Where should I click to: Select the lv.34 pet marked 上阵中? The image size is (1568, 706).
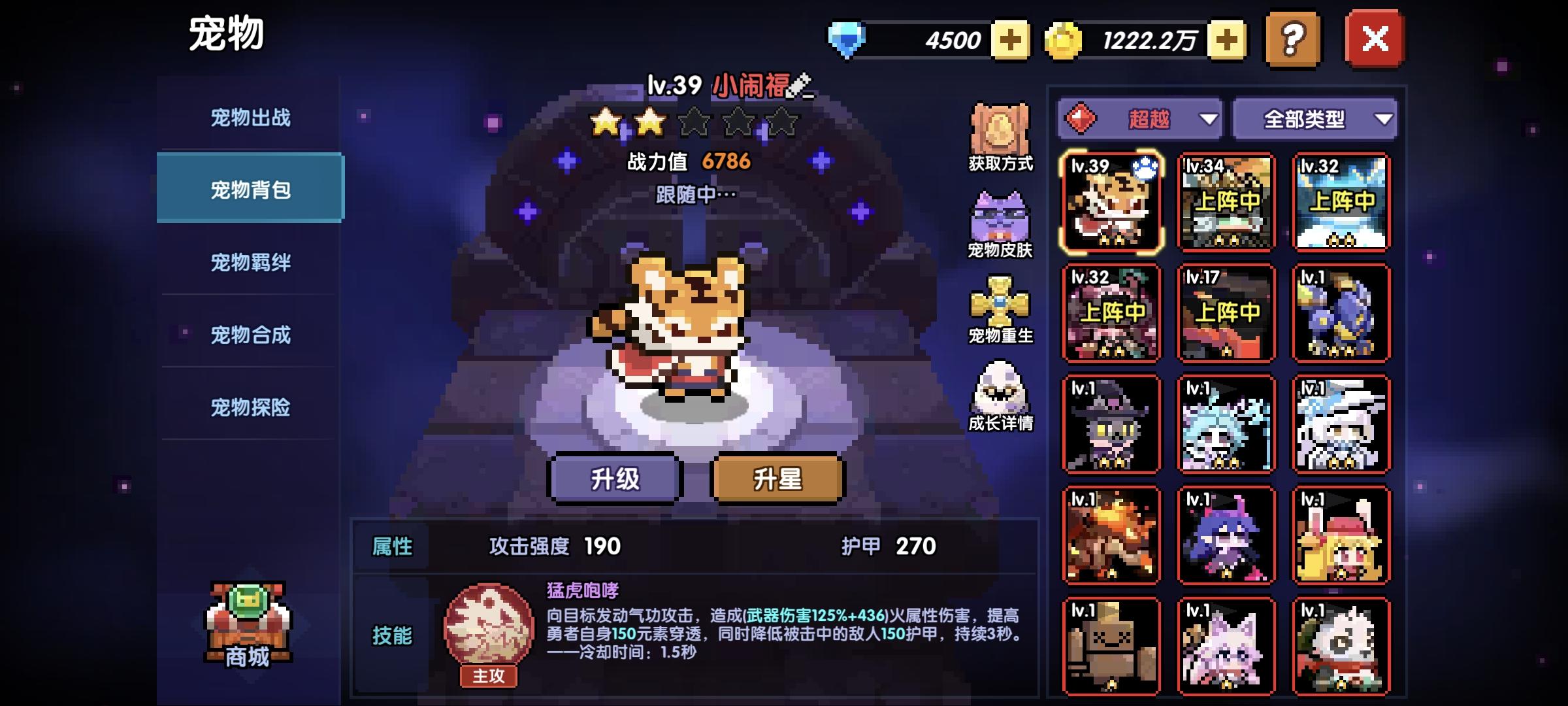(1225, 201)
